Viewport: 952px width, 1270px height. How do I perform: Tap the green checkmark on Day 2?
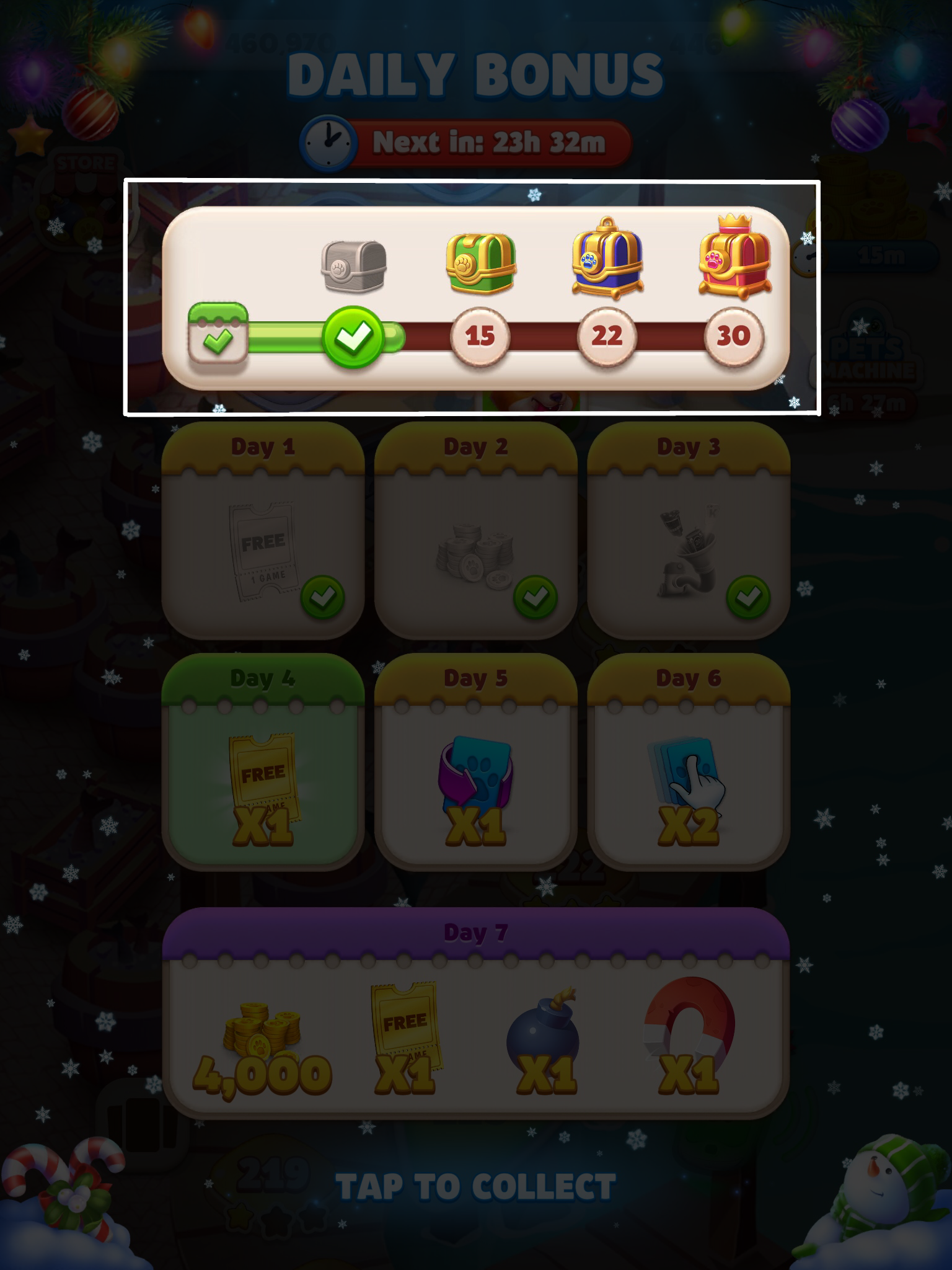pos(534,597)
